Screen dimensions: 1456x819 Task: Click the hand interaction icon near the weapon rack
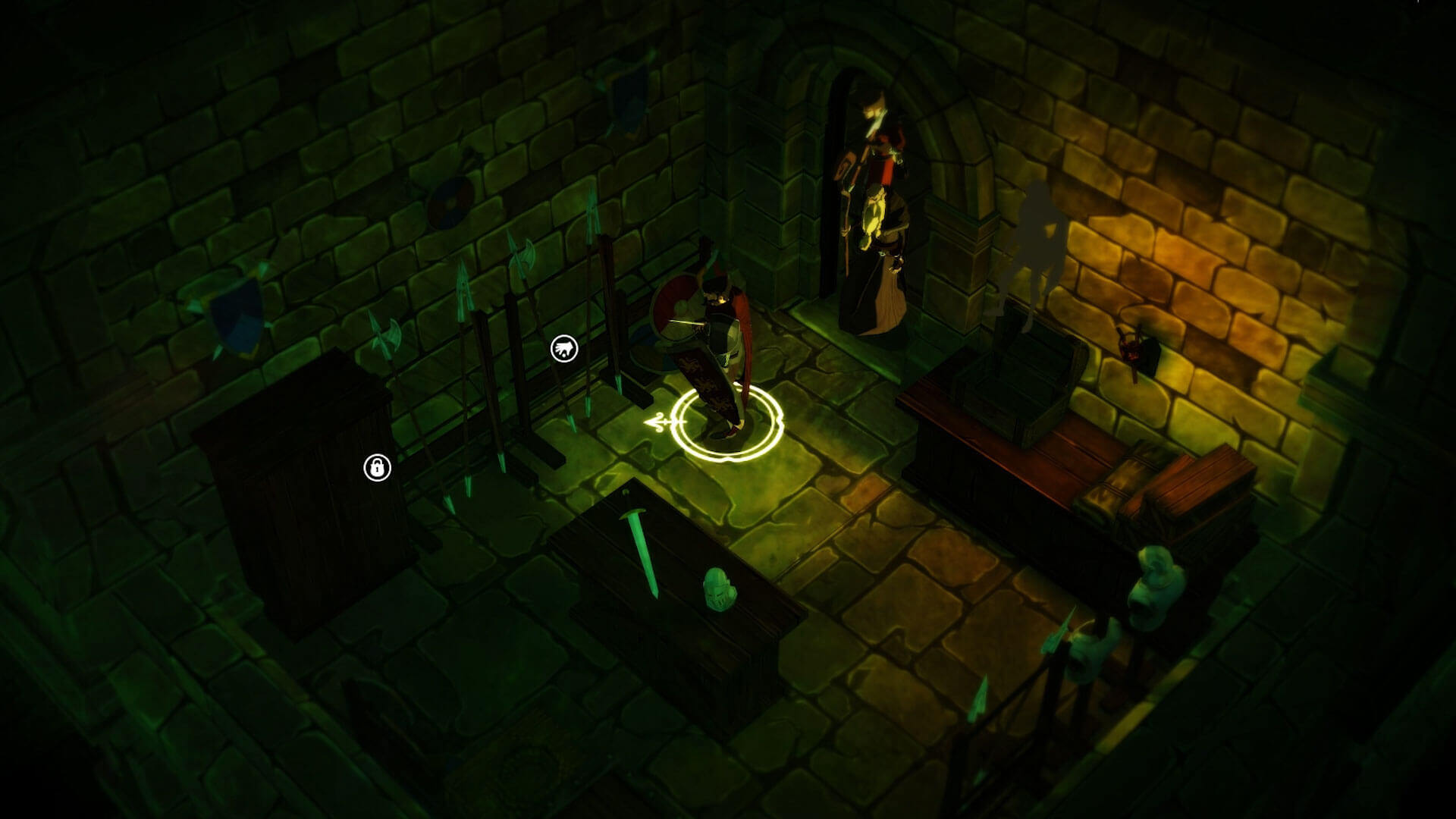point(564,349)
